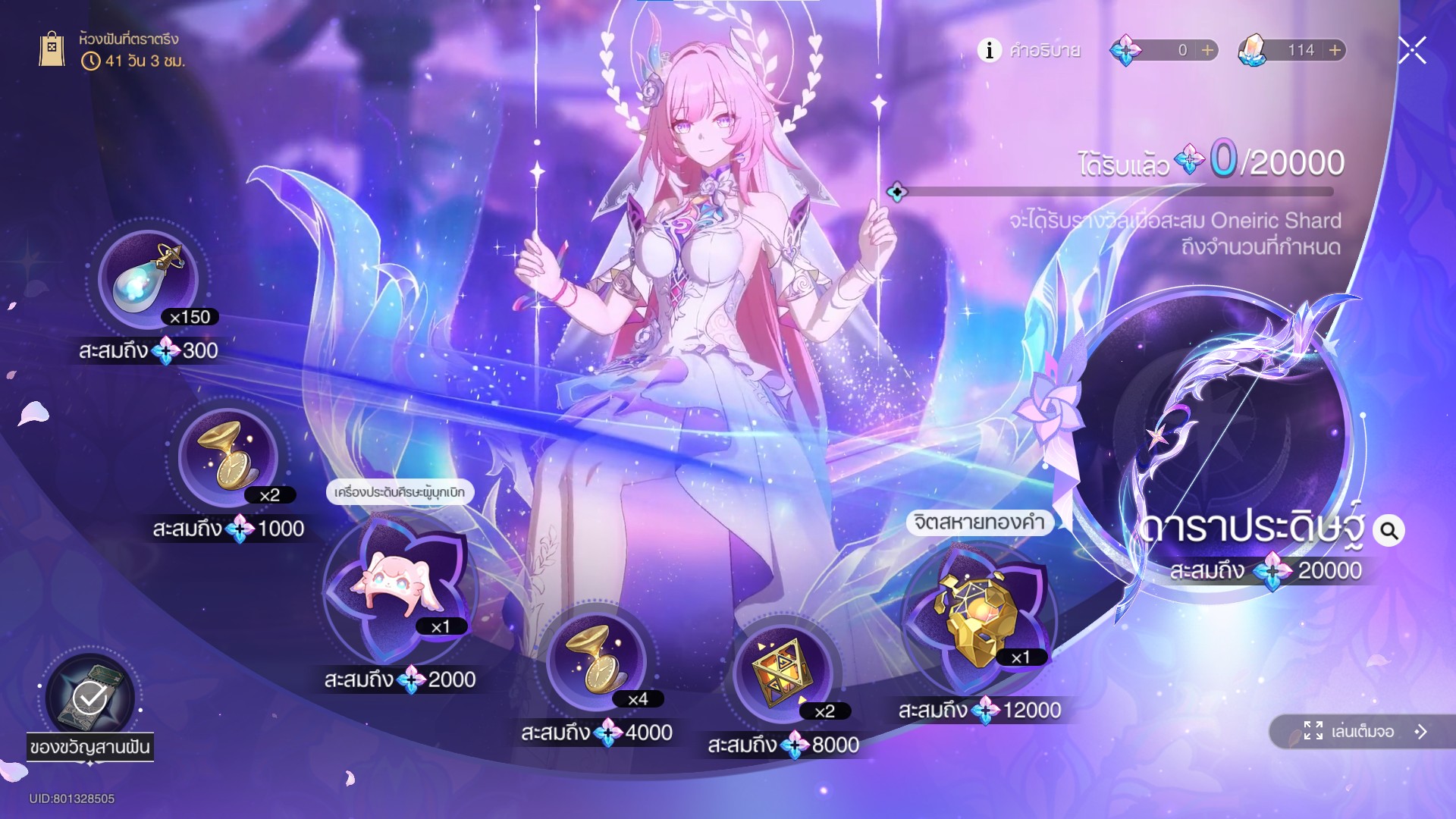
Task: Add more Oneiric Shards with the plus button
Action: (x=1207, y=50)
